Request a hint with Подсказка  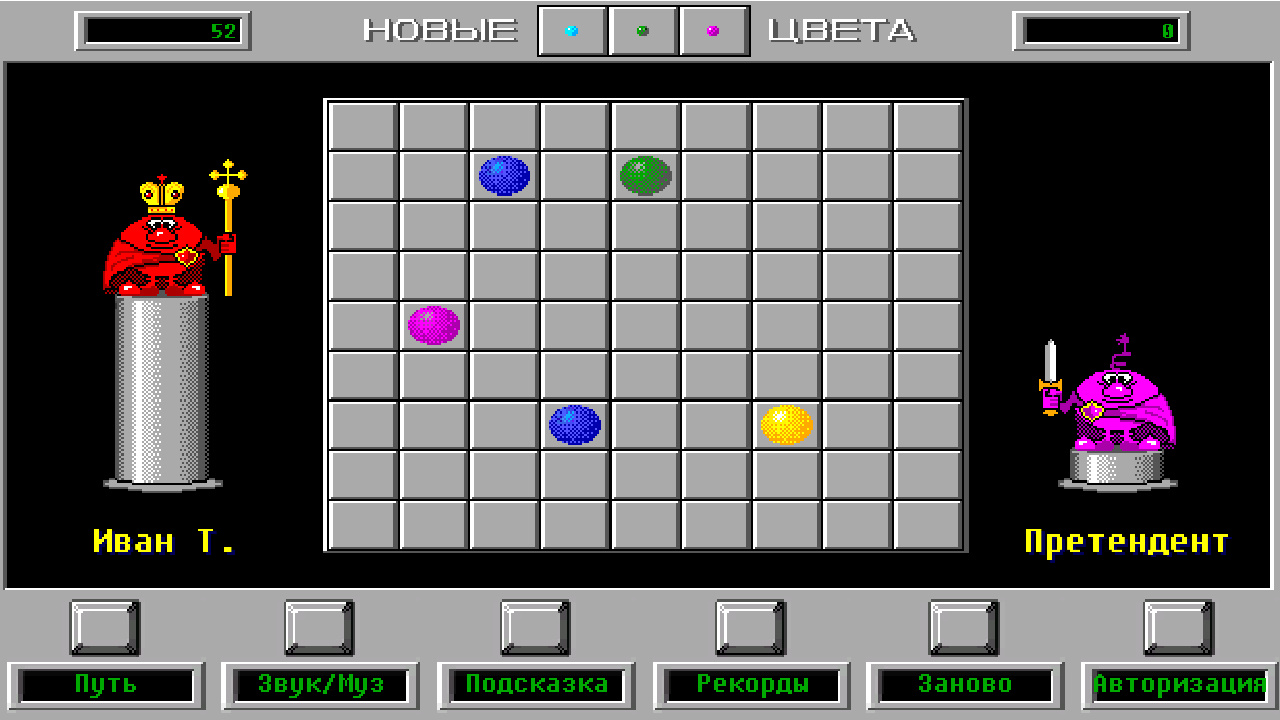(x=536, y=685)
